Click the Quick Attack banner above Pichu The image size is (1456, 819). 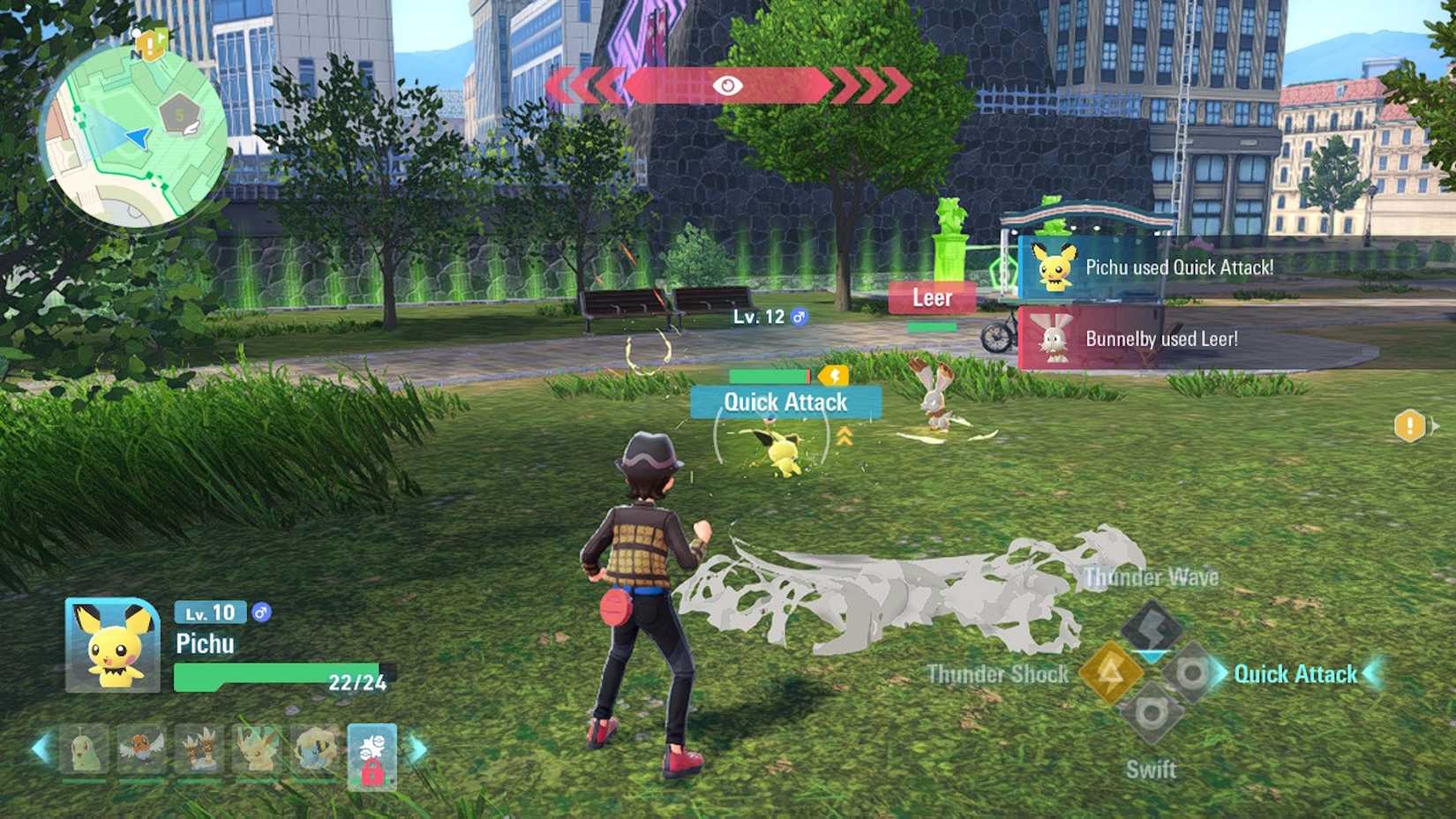coord(784,402)
